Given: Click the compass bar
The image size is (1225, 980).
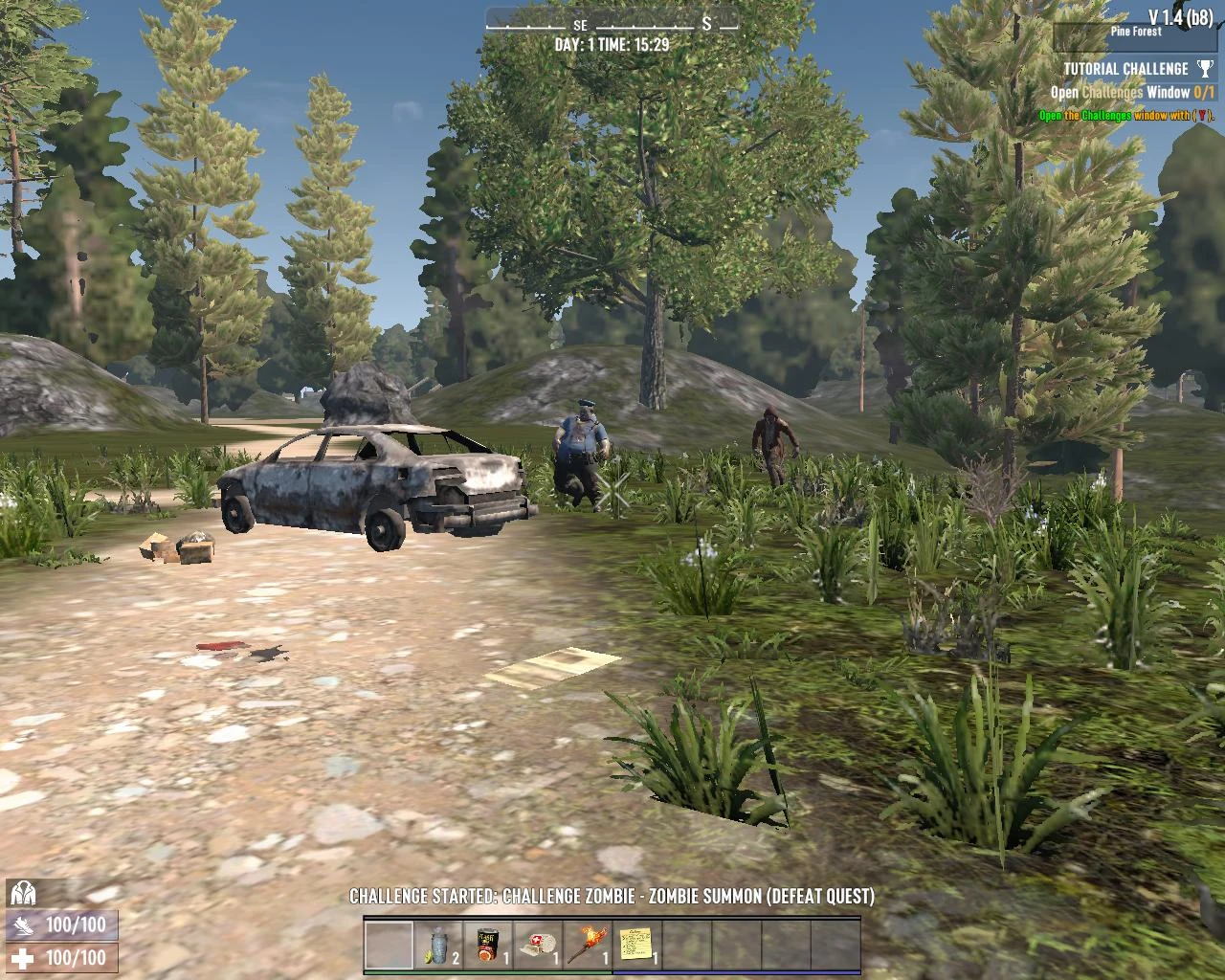Looking at the screenshot, I should pyautogui.click(x=612, y=23).
